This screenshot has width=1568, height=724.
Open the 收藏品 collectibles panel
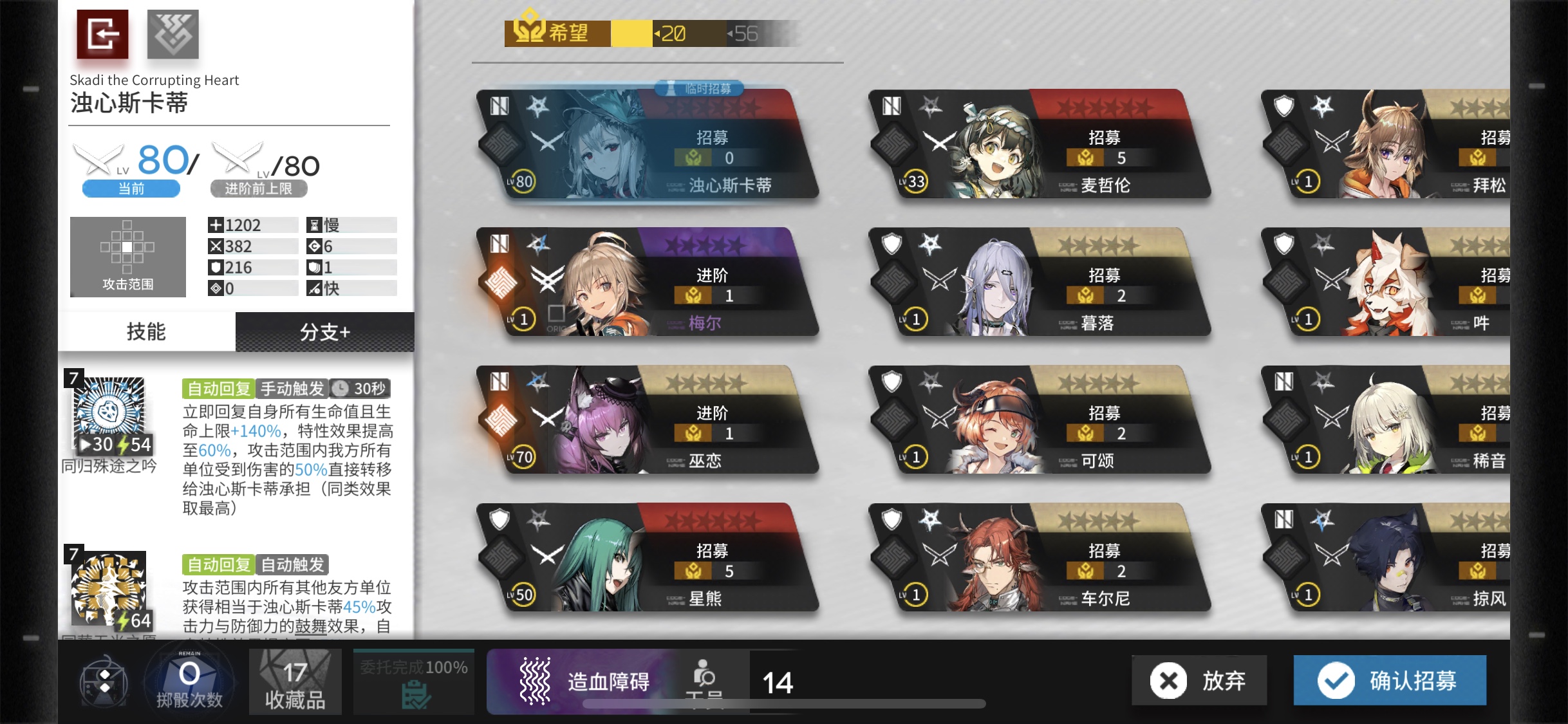click(295, 682)
